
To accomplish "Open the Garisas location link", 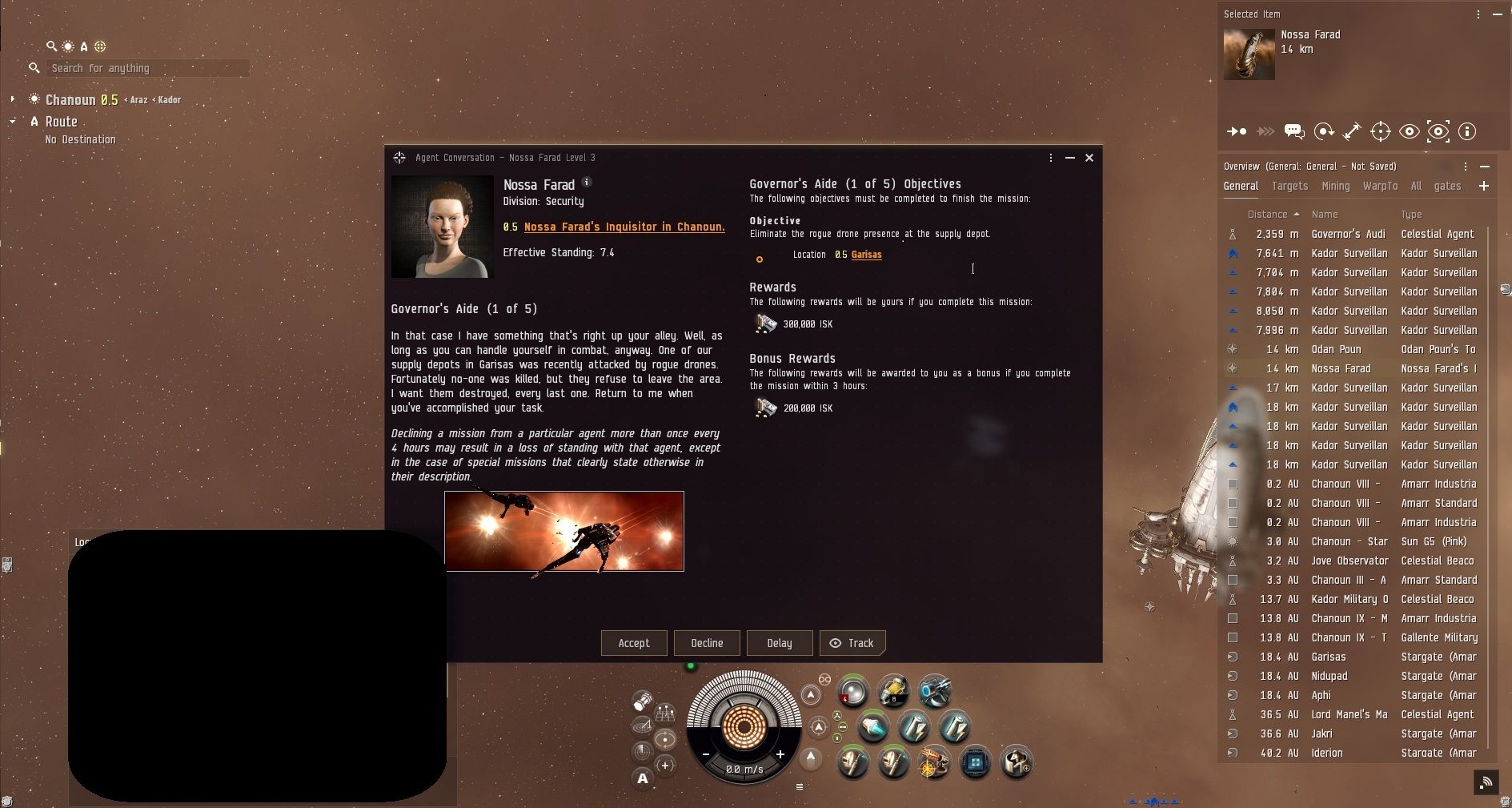I will [x=866, y=255].
